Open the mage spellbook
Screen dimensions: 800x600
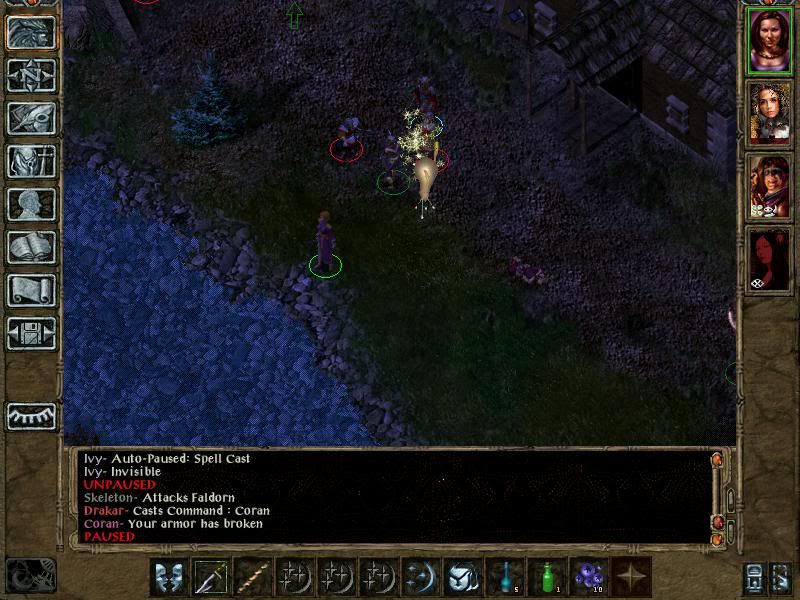pos(31,247)
